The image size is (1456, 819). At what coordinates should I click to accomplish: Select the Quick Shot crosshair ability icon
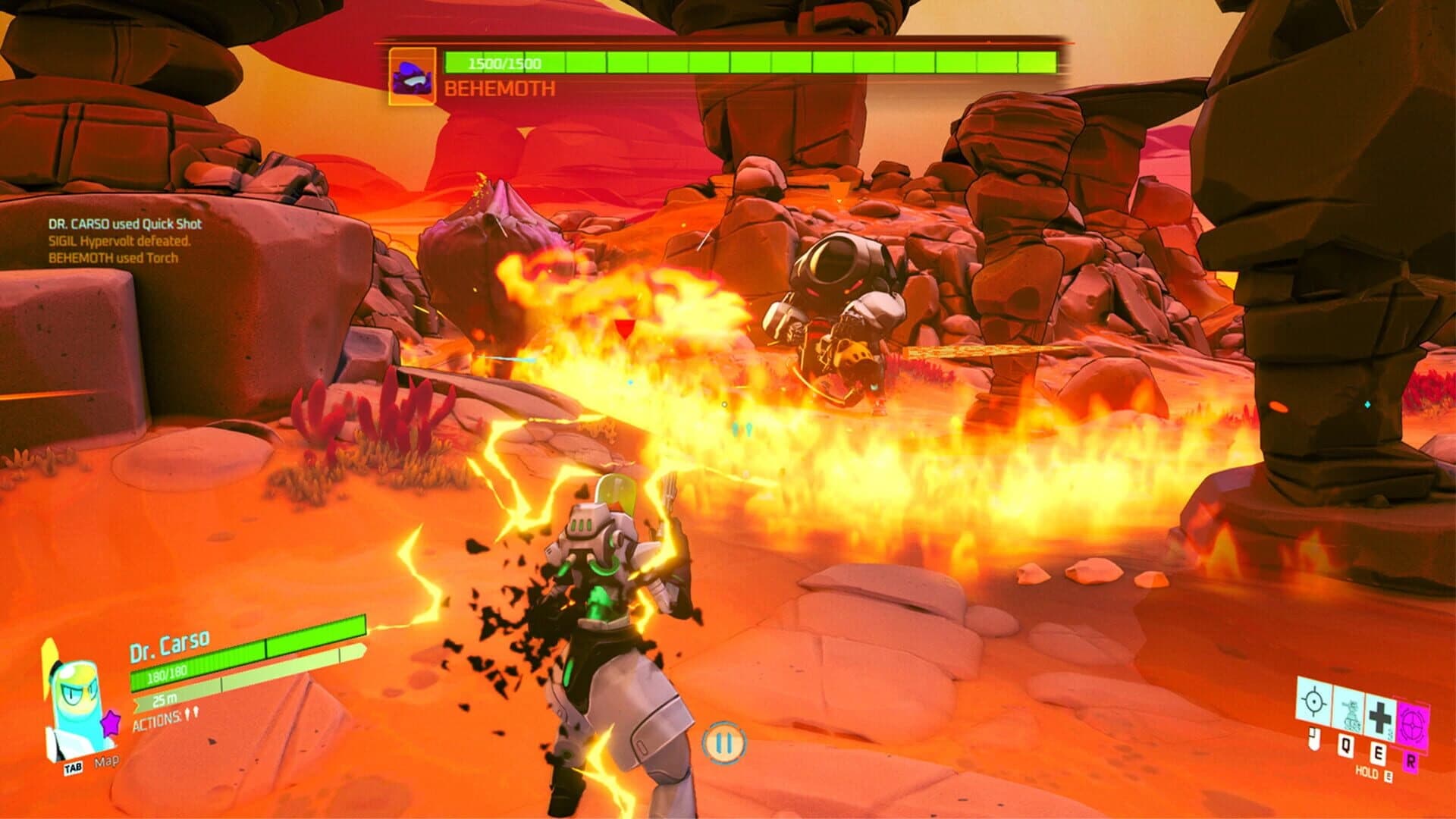pos(1313,701)
